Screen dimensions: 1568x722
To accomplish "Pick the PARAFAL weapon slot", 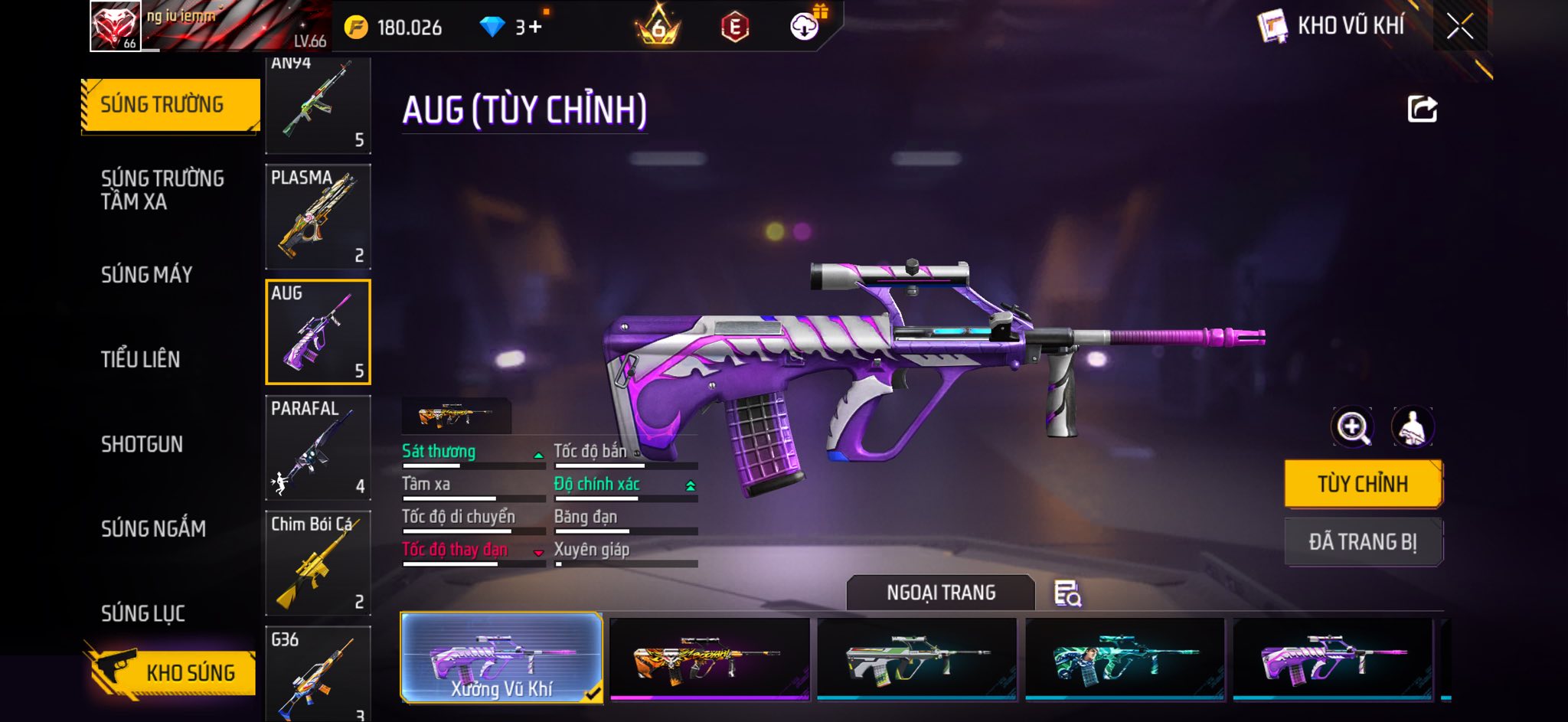I will click(318, 448).
